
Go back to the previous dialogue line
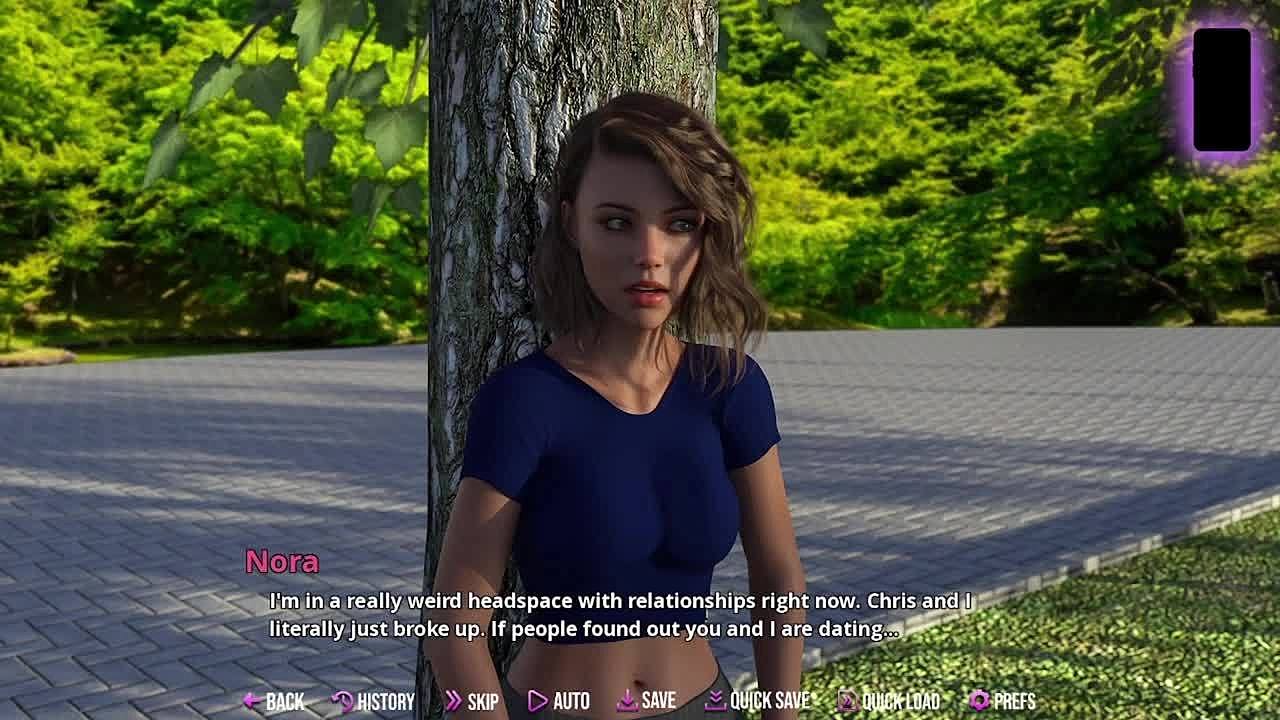click(274, 701)
